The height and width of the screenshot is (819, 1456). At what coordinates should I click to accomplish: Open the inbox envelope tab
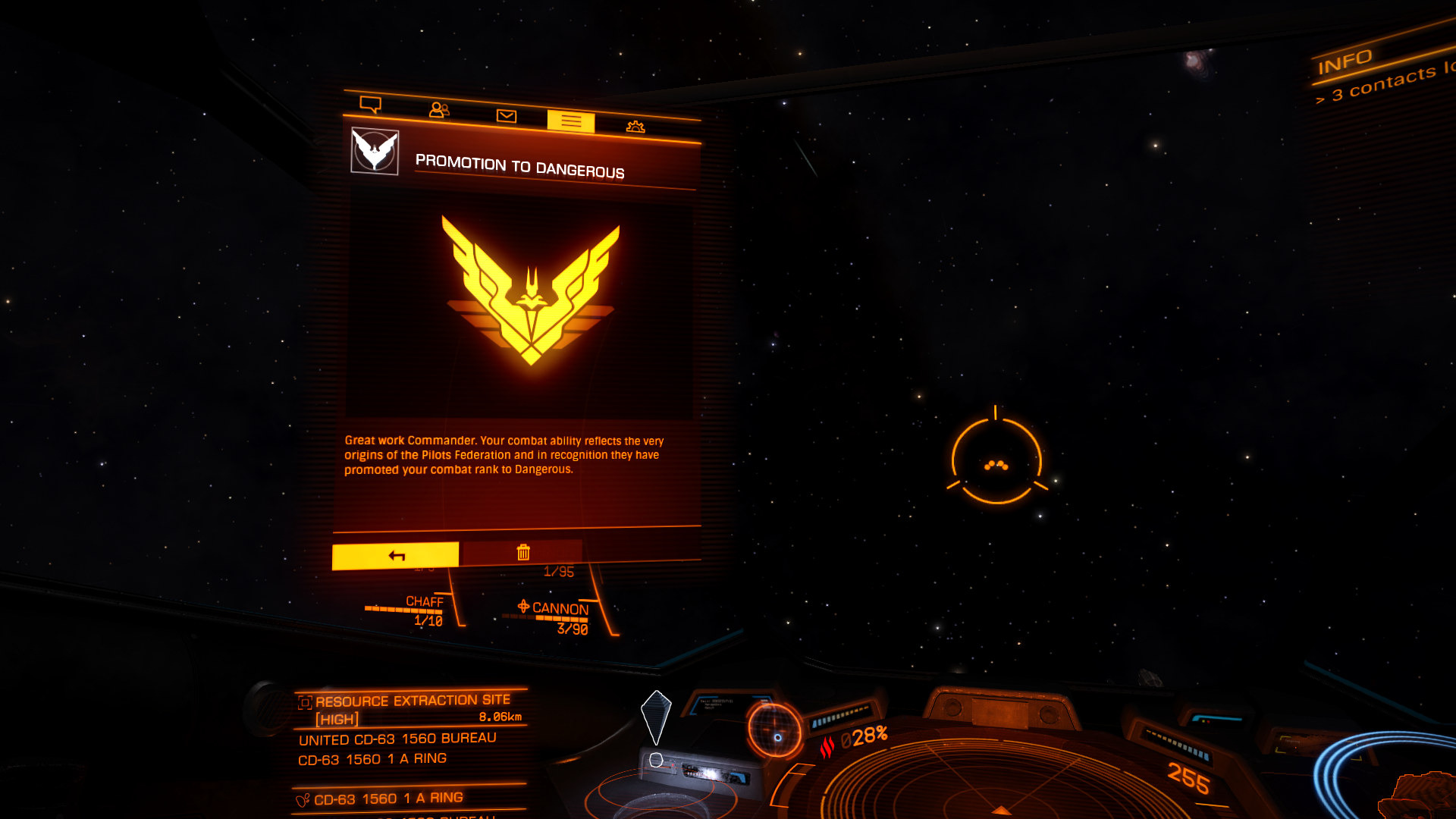click(x=506, y=116)
